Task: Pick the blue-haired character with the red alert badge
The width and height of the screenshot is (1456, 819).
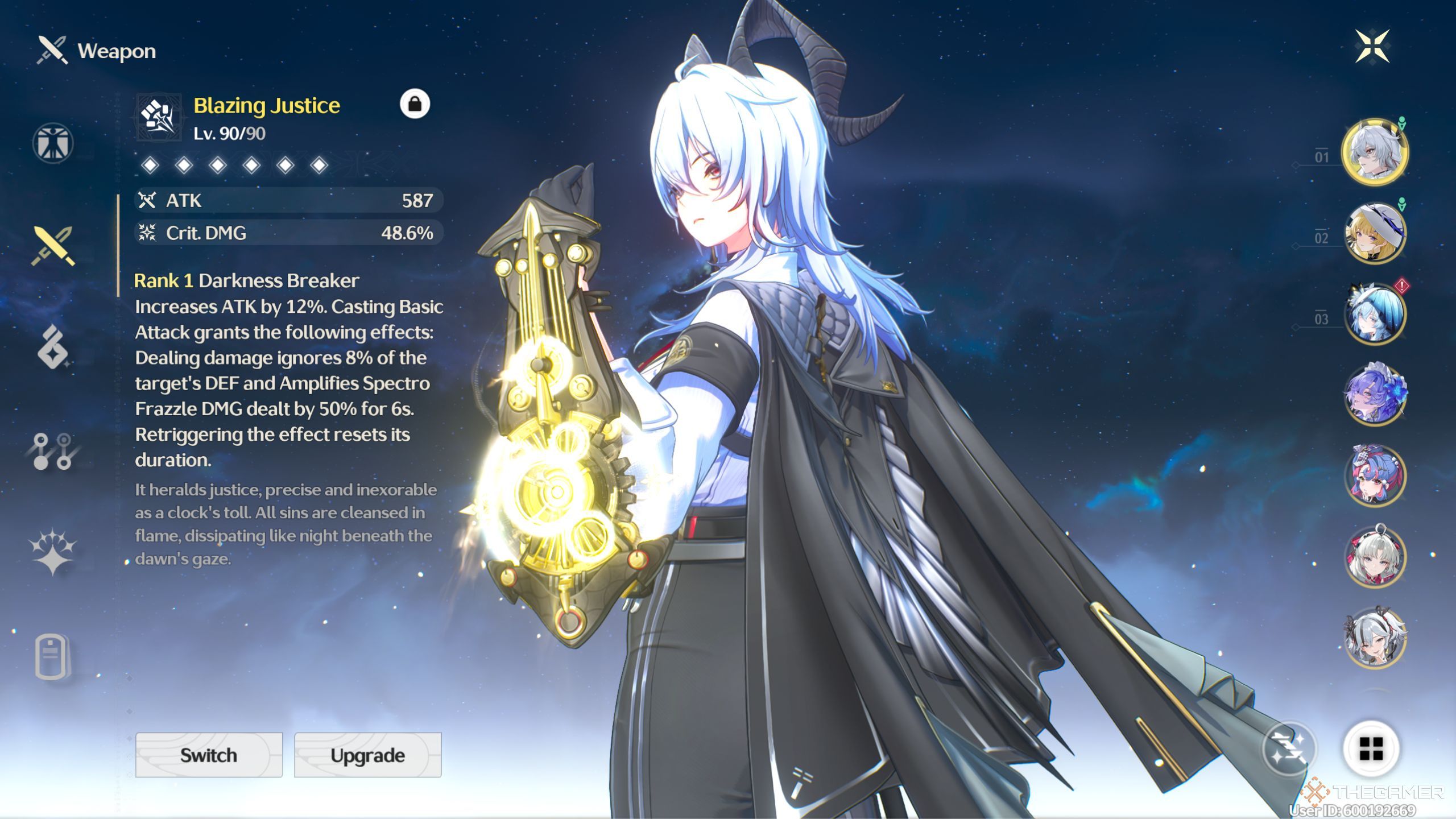Action: coord(1375,314)
